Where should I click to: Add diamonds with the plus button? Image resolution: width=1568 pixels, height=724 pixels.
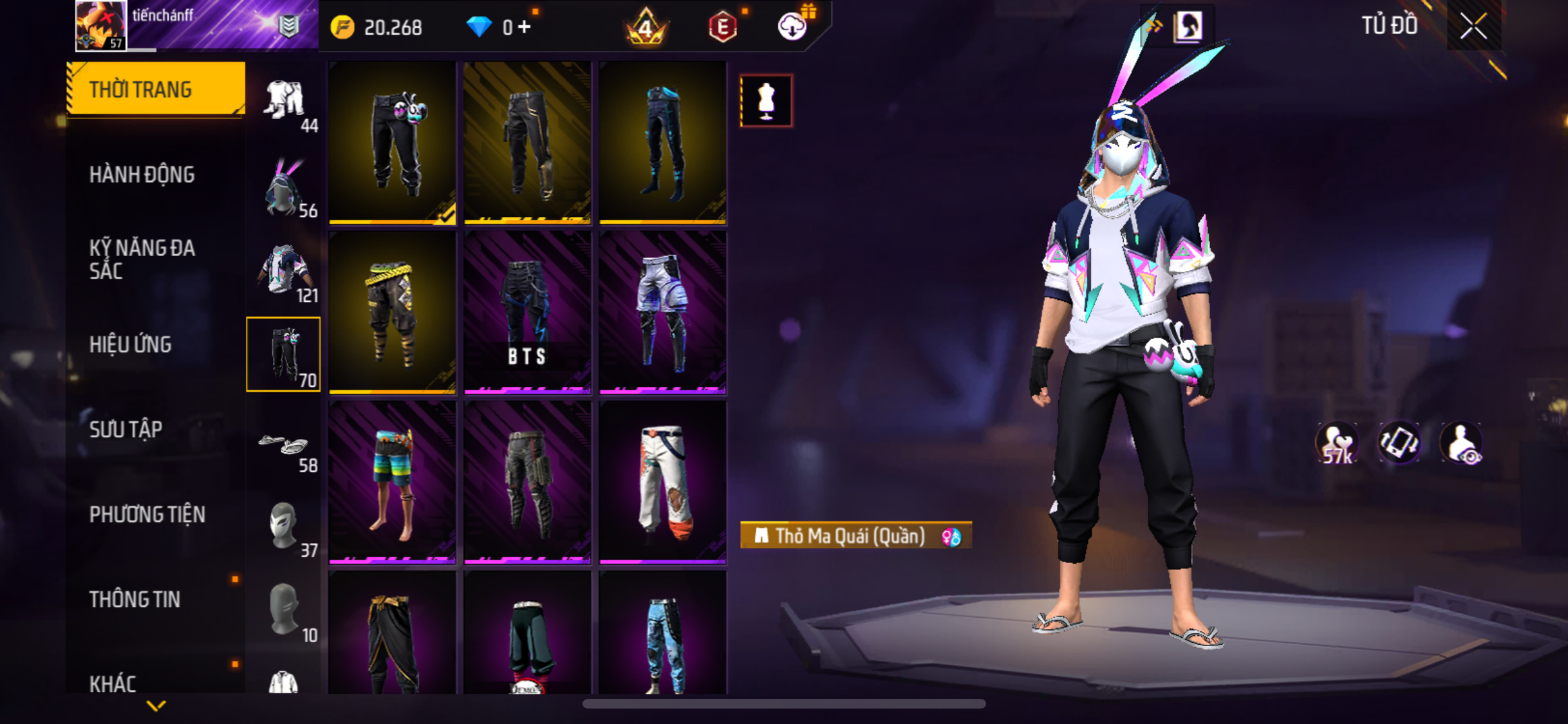click(x=525, y=27)
